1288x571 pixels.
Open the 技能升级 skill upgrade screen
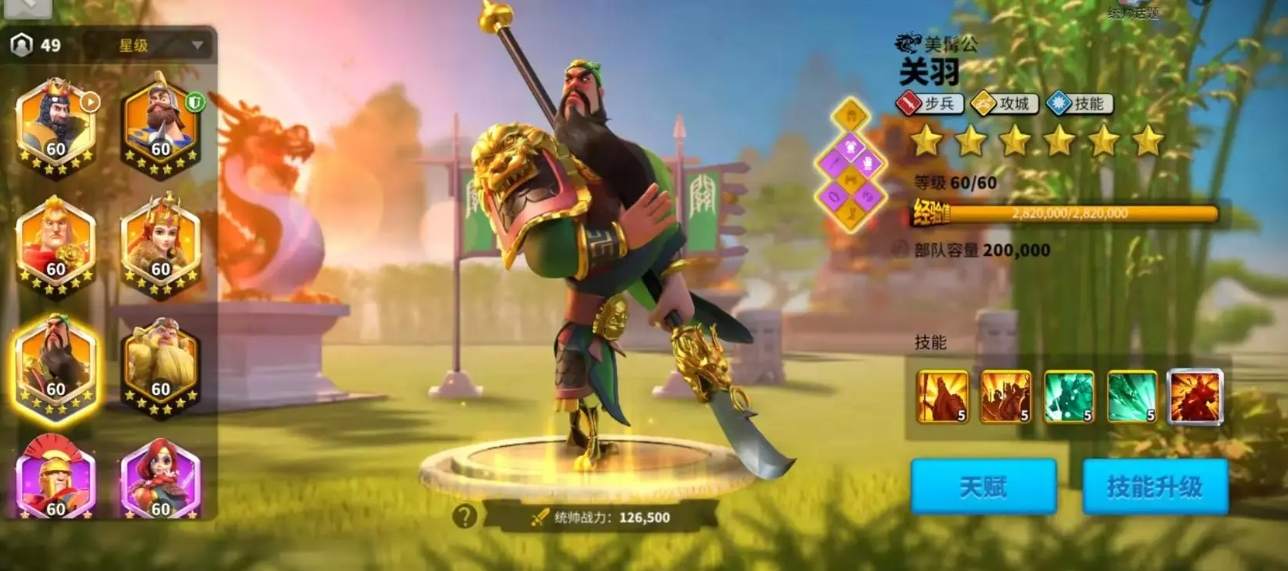(1154, 487)
